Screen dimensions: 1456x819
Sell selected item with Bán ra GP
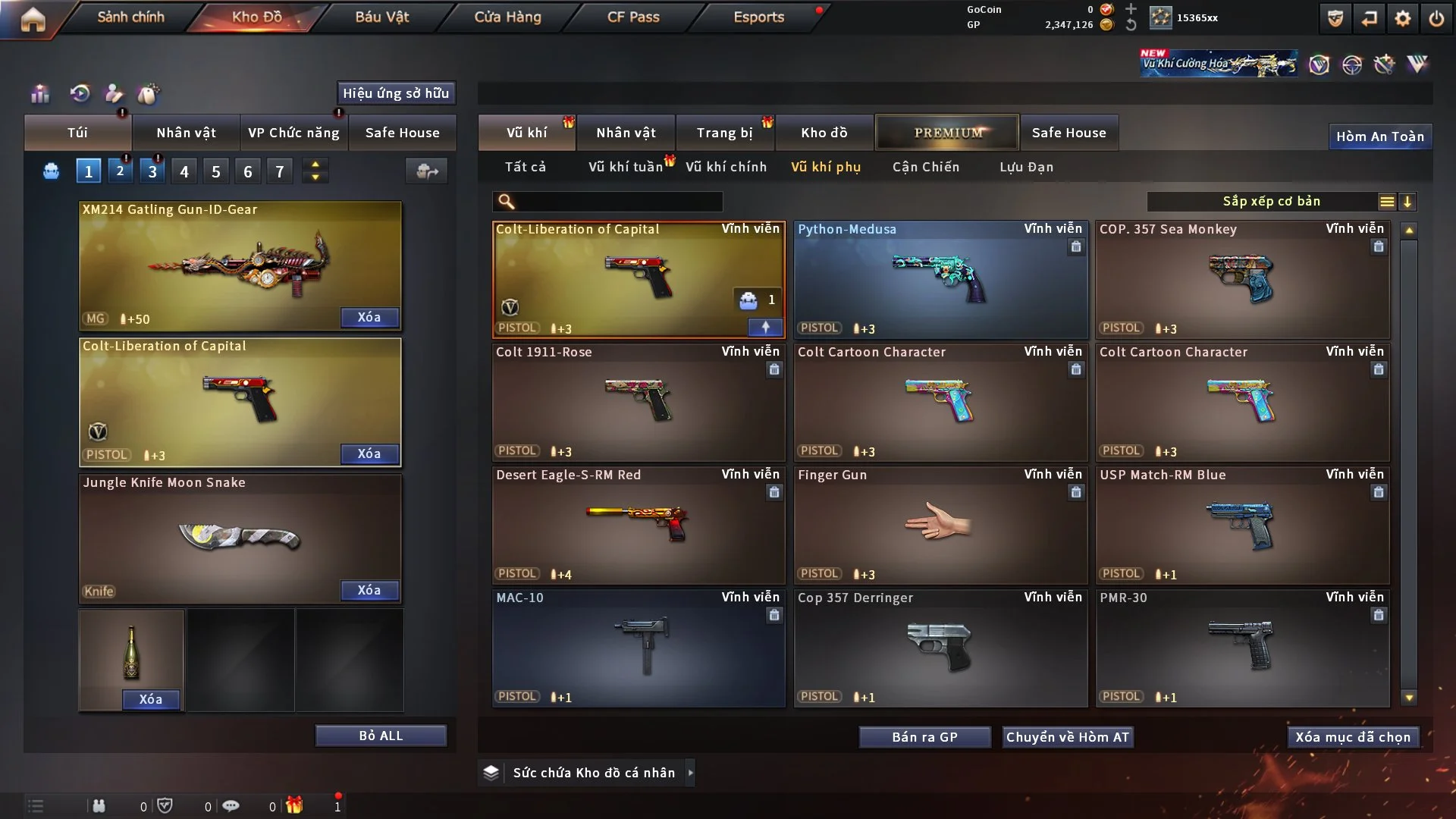click(924, 737)
